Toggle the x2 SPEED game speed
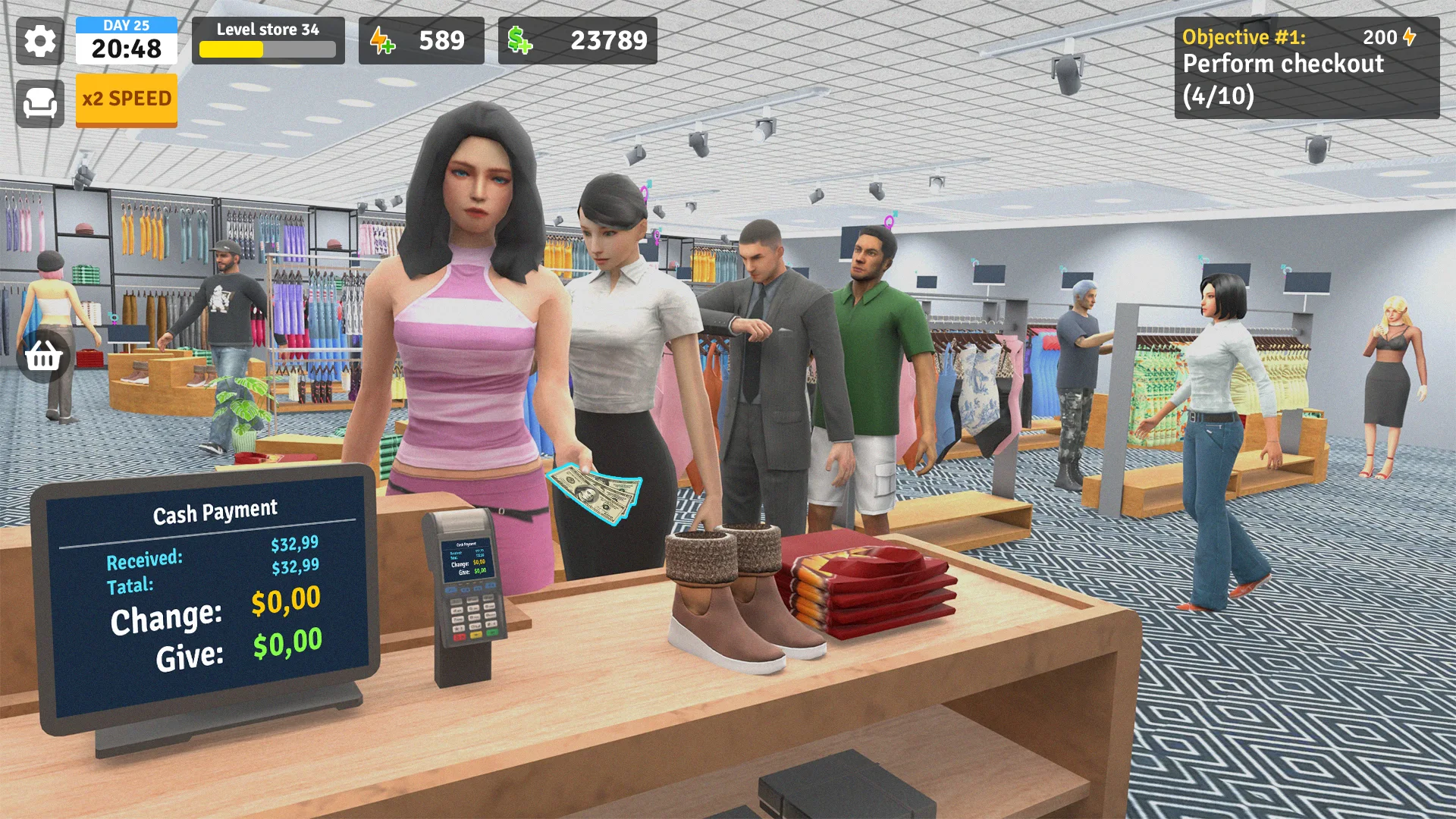Image resolution: width=1456 pixels, height=819 pixels. tap(126, 98)
